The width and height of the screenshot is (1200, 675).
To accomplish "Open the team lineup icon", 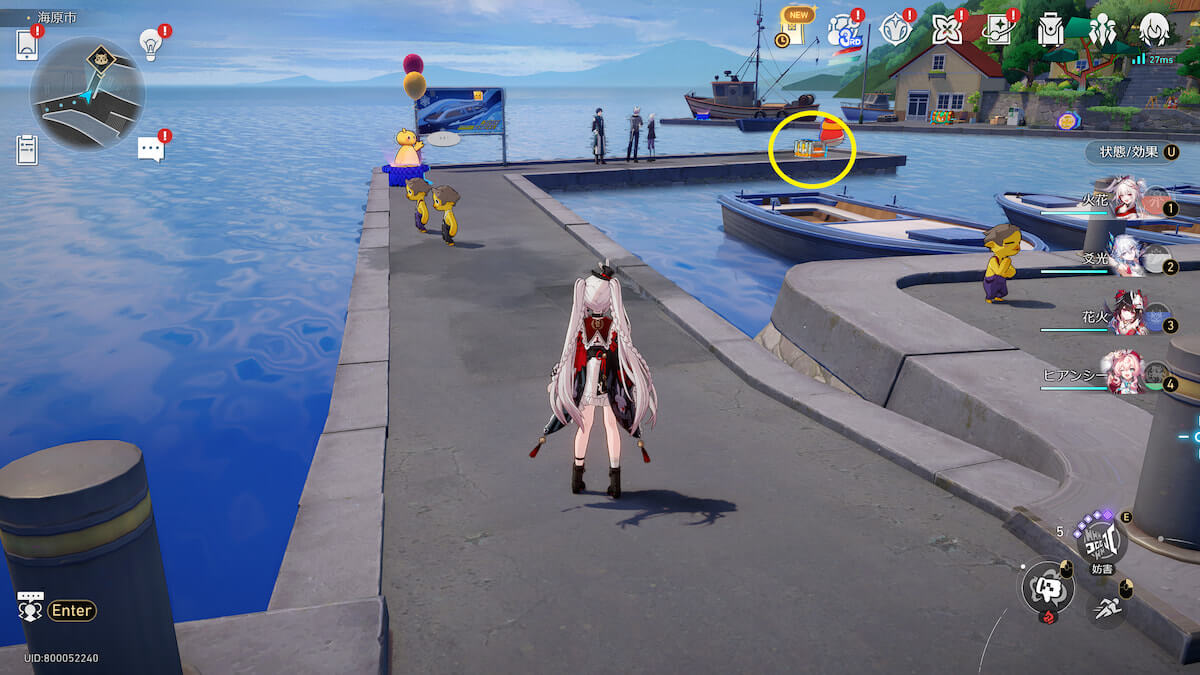I will (1102, 29).
